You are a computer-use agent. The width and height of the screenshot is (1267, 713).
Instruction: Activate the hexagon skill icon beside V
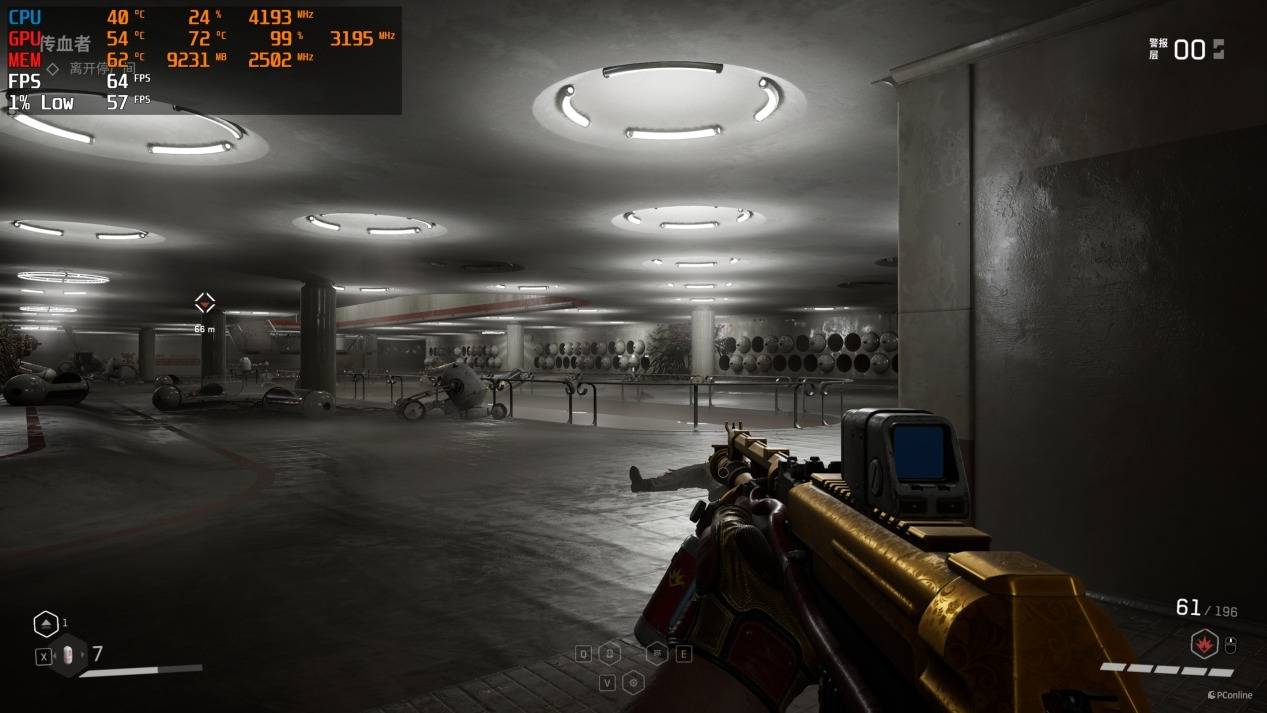[x=633, y=683]
